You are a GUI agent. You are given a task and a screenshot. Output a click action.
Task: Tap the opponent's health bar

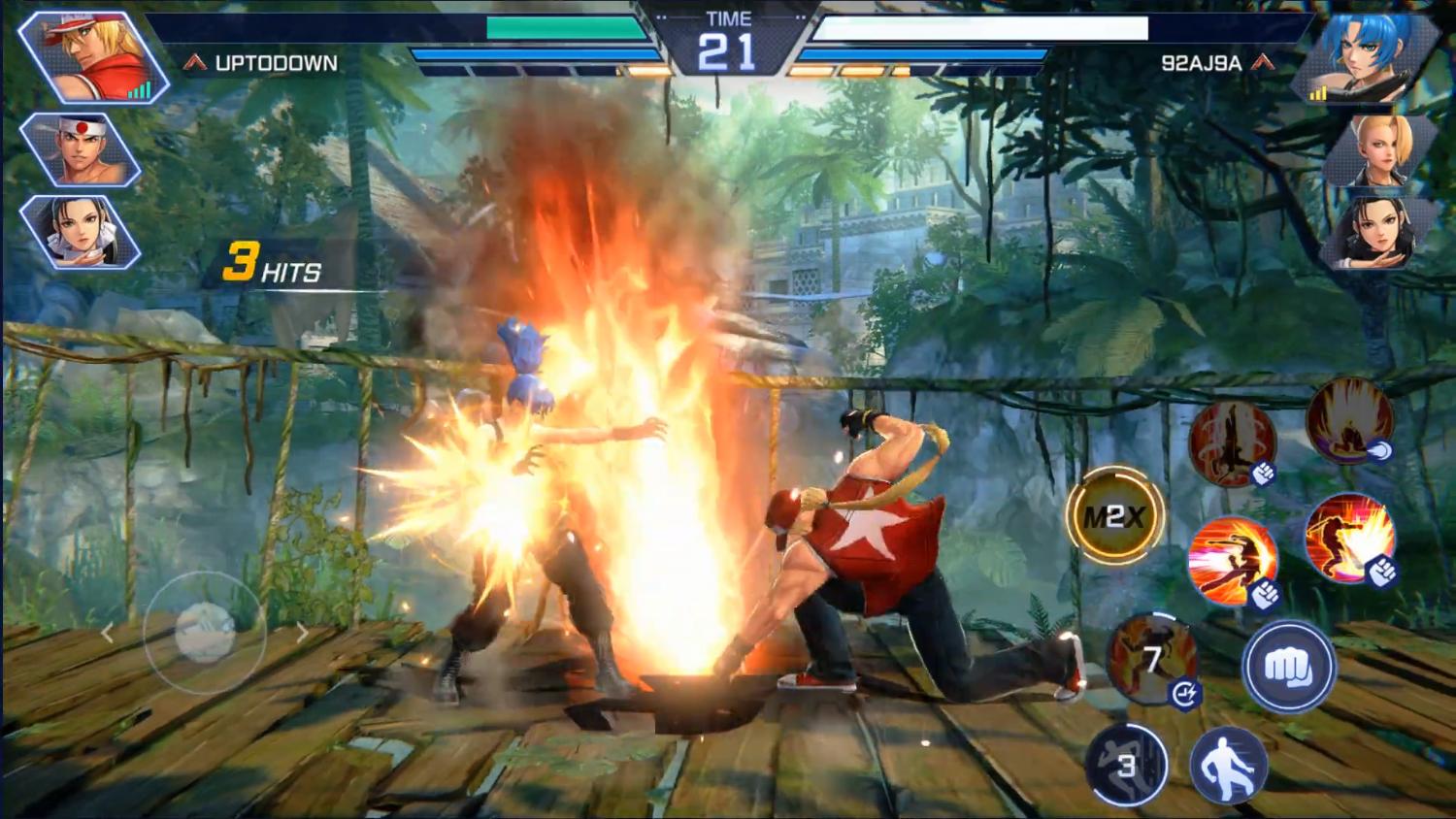(x=971, y=30)
